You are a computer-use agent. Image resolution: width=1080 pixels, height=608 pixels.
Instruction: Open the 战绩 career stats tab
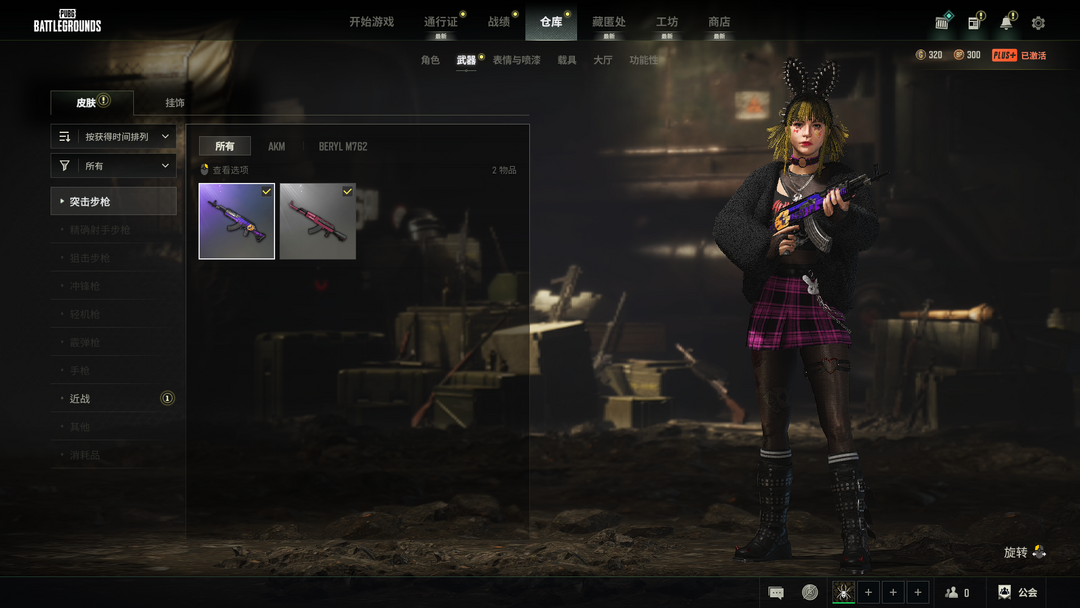point(498,22)
